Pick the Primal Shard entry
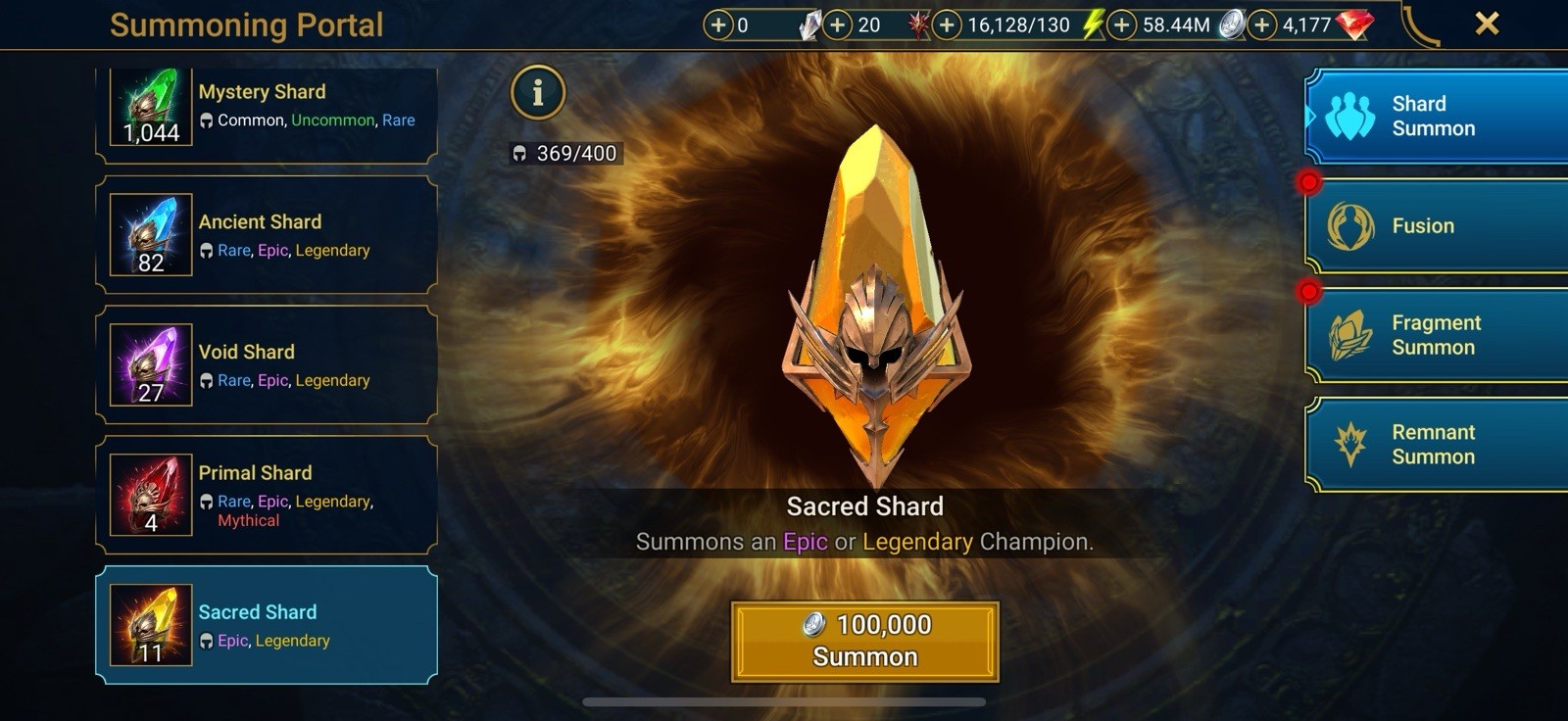The image size is (1568, 721). [266, 495]
